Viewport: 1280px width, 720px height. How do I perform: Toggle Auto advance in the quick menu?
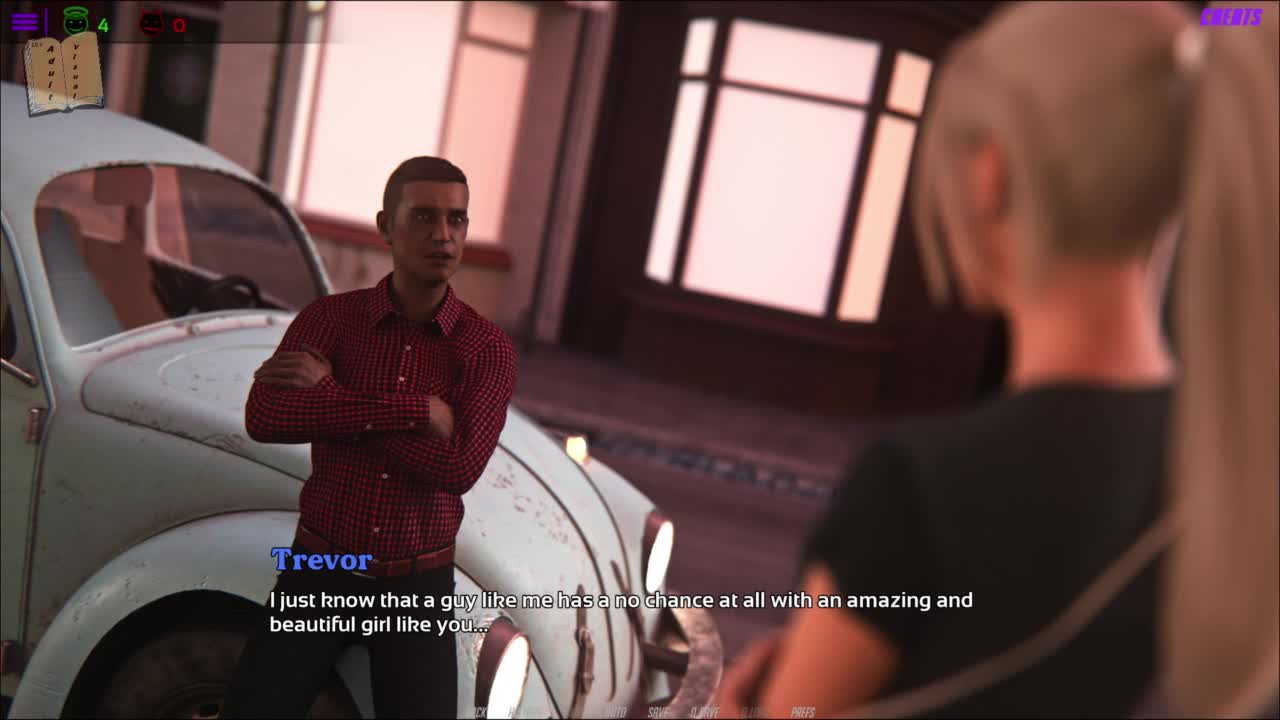click(x=614, y=712)
